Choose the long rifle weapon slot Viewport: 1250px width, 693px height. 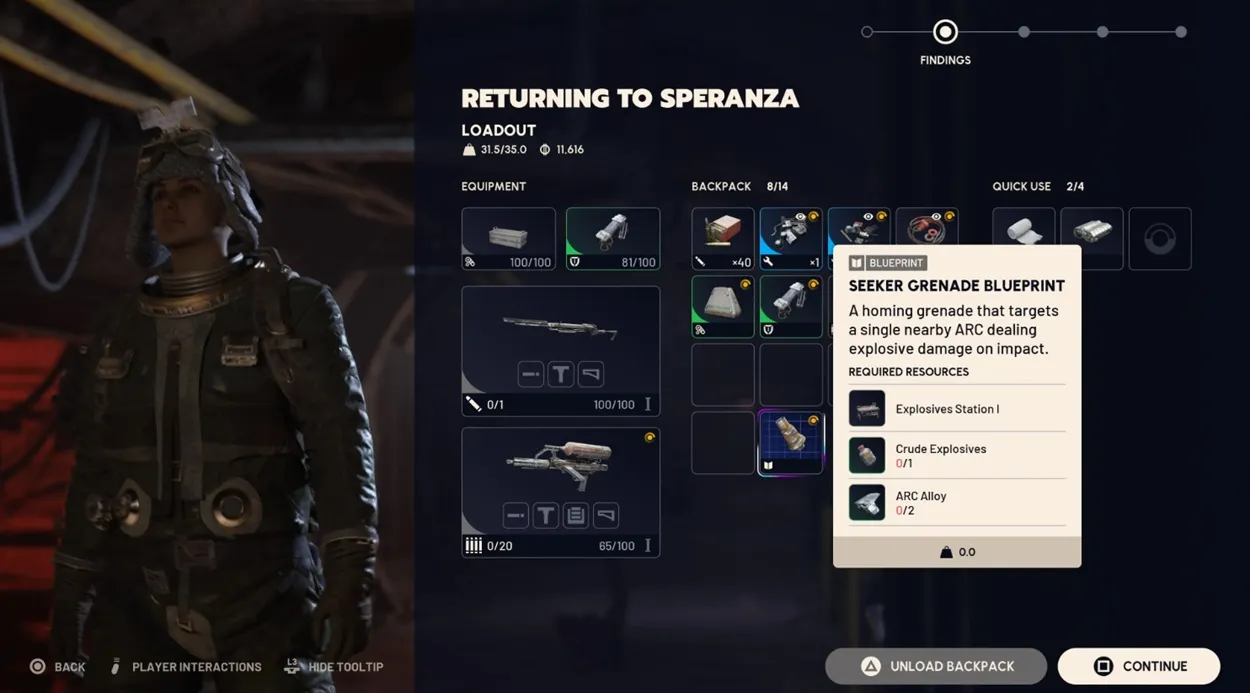click(560, 351)
